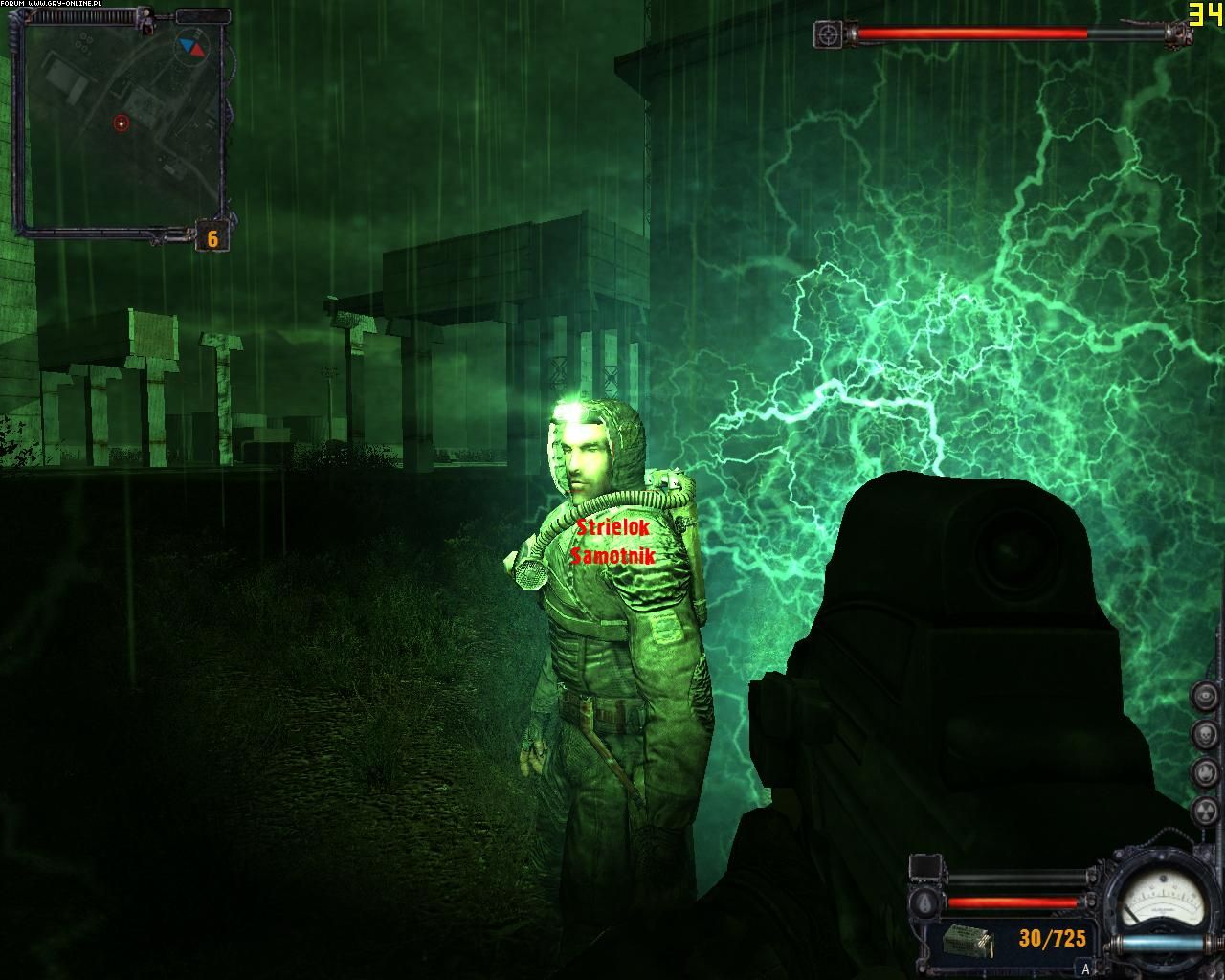Screen dimensions: 1225x980
Task: Click the contacts counter badge showing 6
Action: 212,237
